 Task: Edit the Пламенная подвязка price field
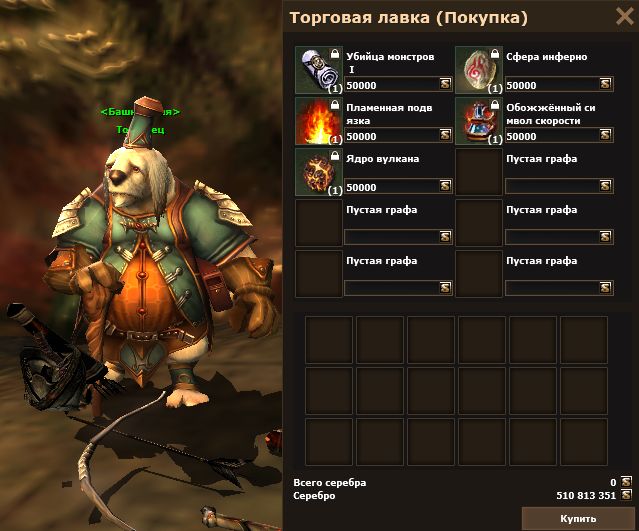click(391, 136)
